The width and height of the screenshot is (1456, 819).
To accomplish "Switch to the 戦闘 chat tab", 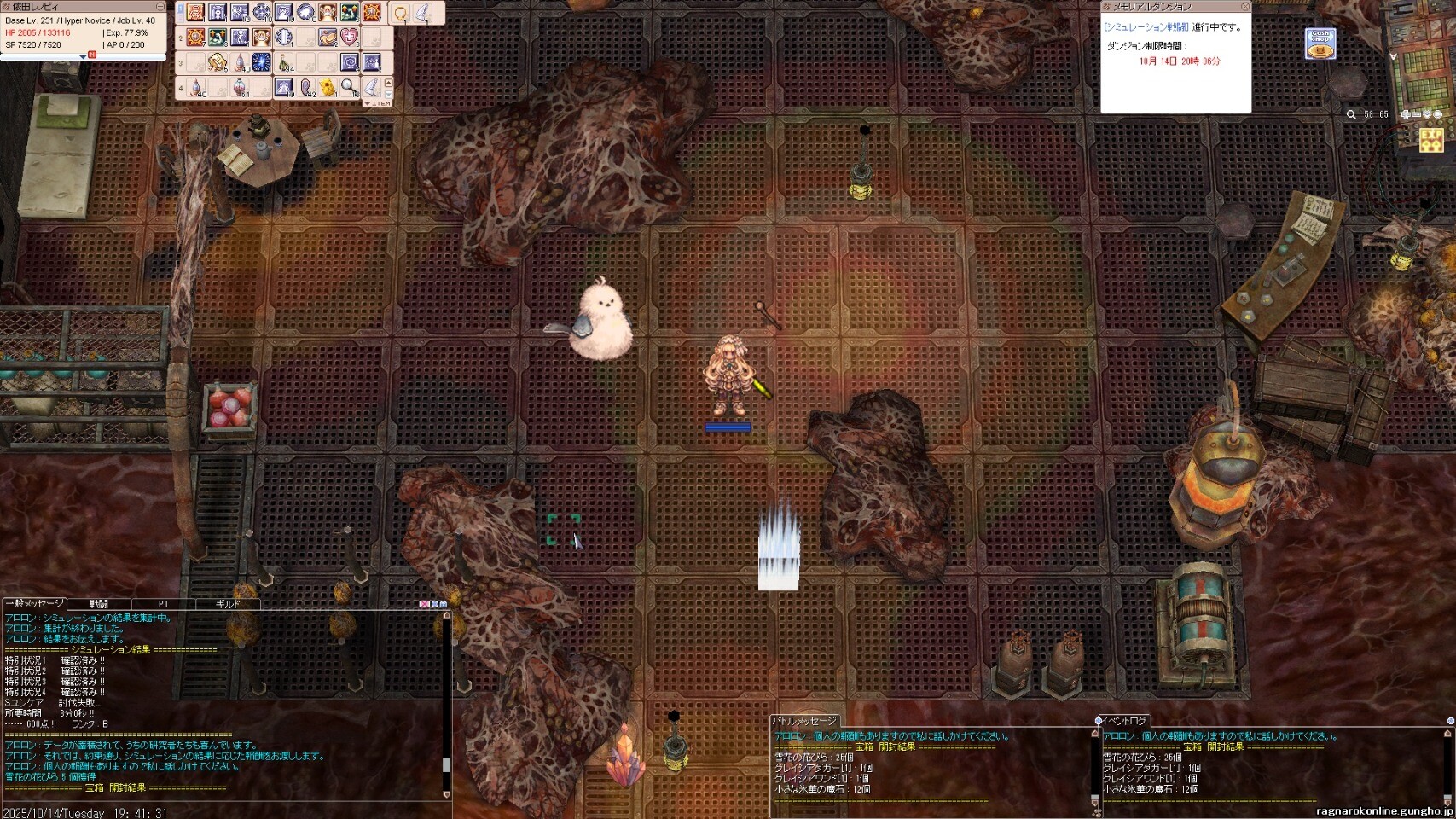I will 99,604.
